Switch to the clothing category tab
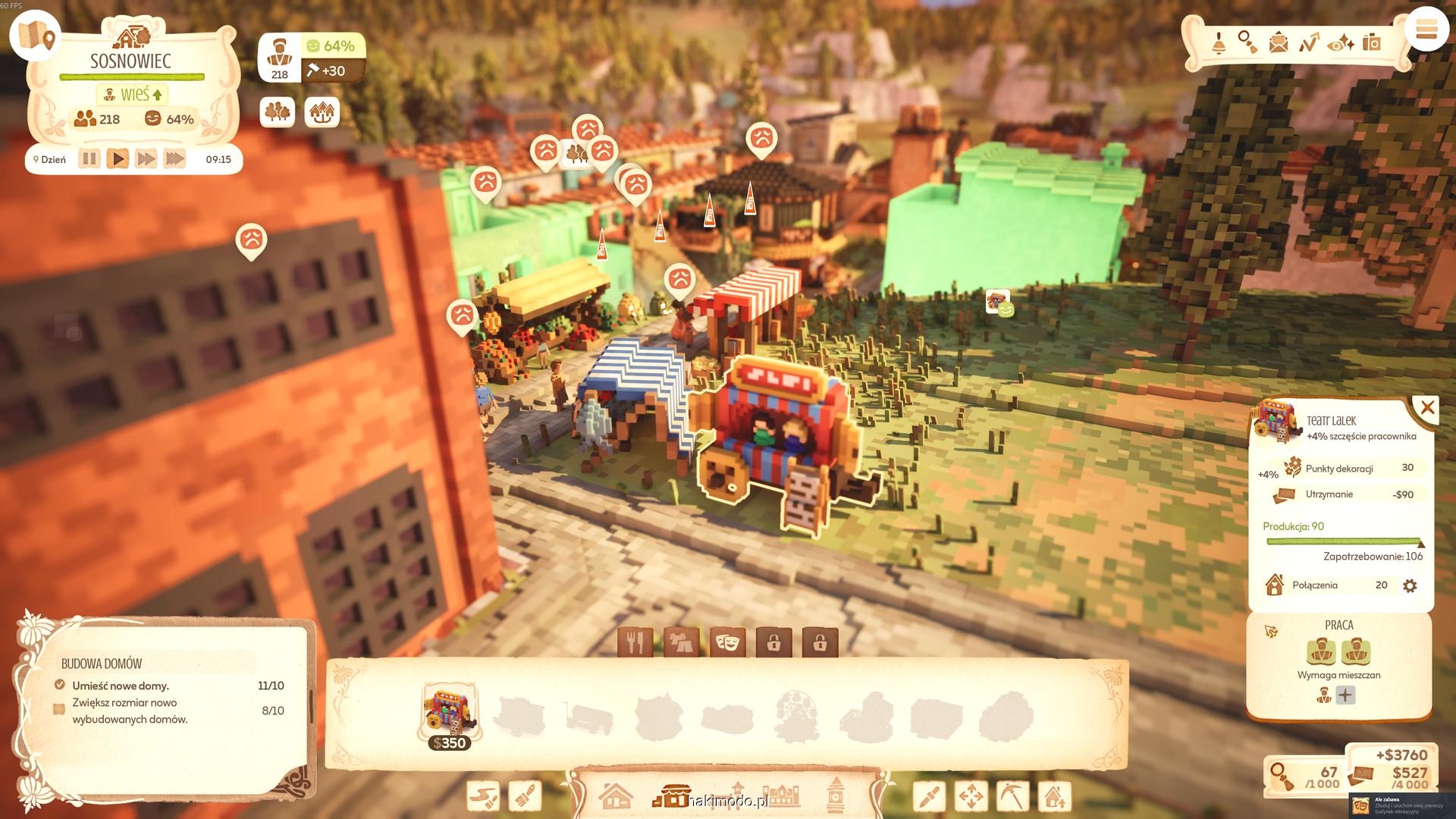This screenshot has width=1456, height=819. coord(681,643)
